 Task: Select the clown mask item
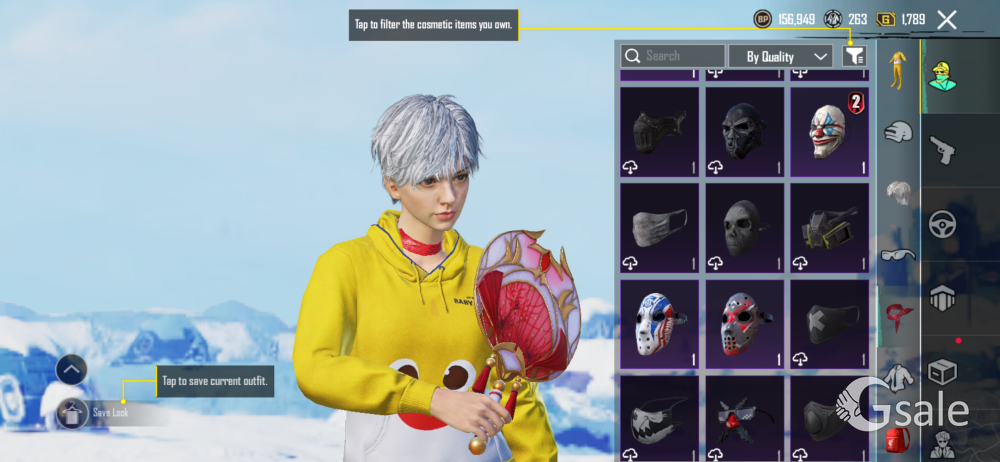click(x=829, y=131)
